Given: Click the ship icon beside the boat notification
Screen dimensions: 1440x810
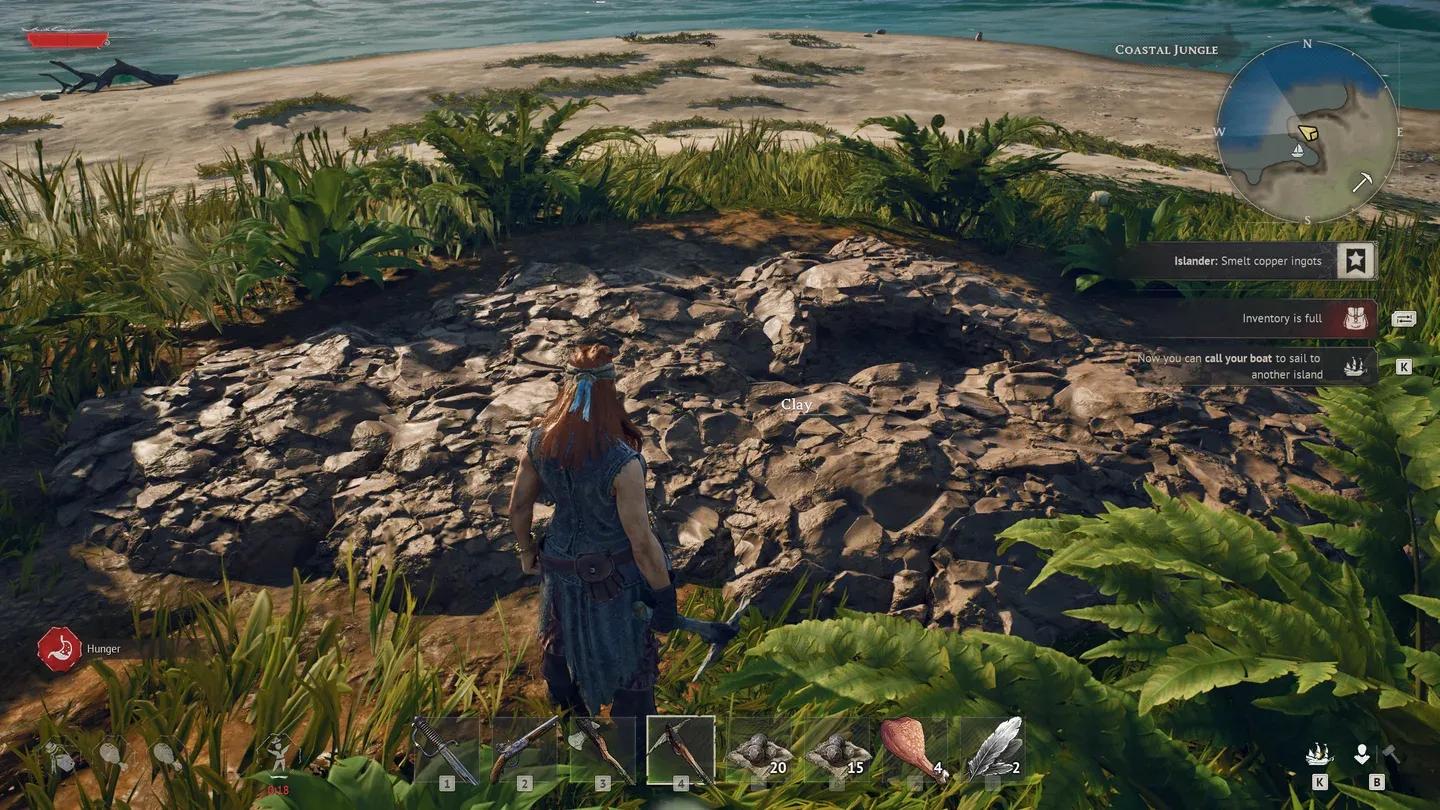Looking at the screenshot, I should (x=1355, y=365).
